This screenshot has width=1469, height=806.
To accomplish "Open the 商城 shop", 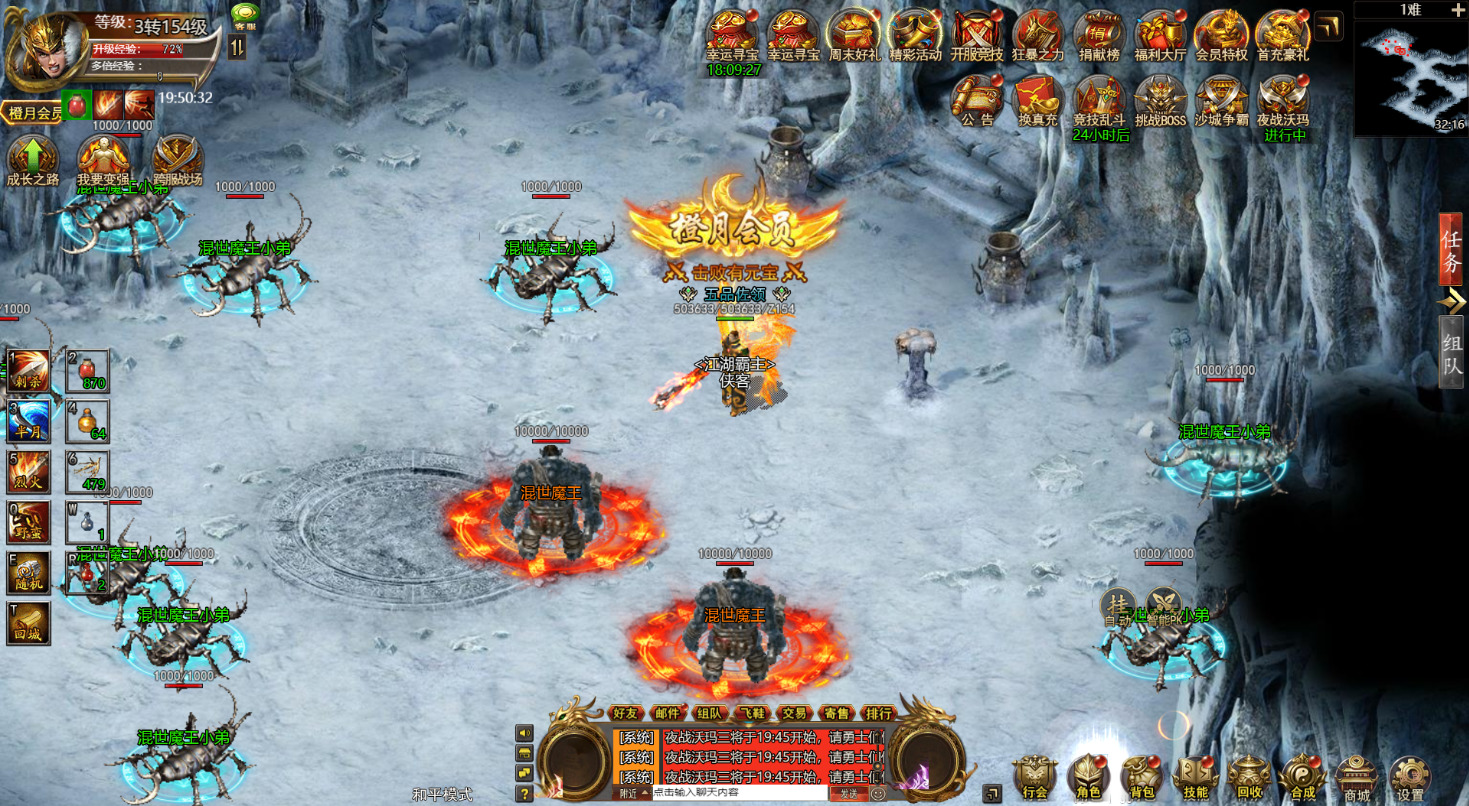I will pos(1355,774).
